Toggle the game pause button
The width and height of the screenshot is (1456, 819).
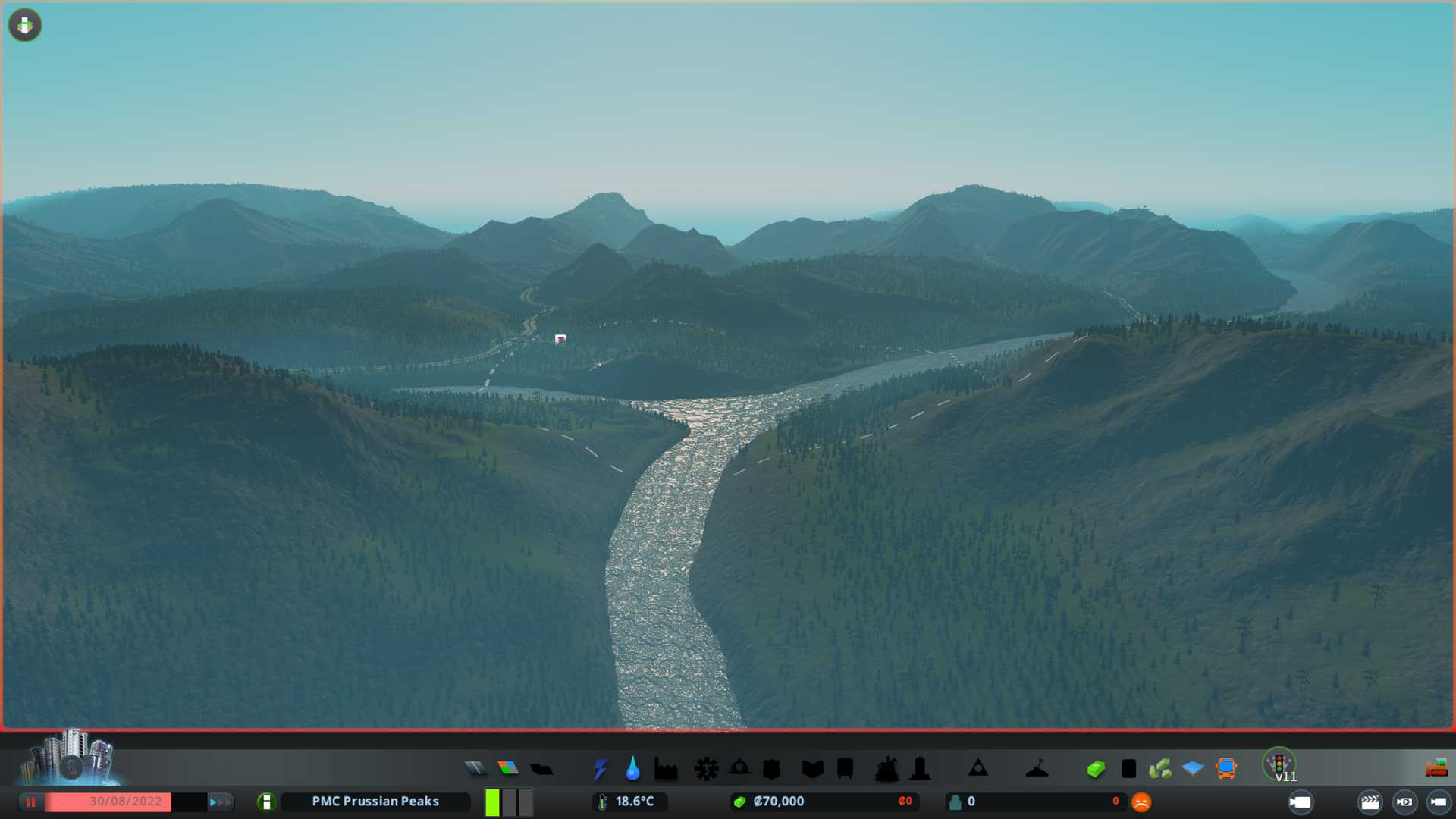click(x=31, y=802)
